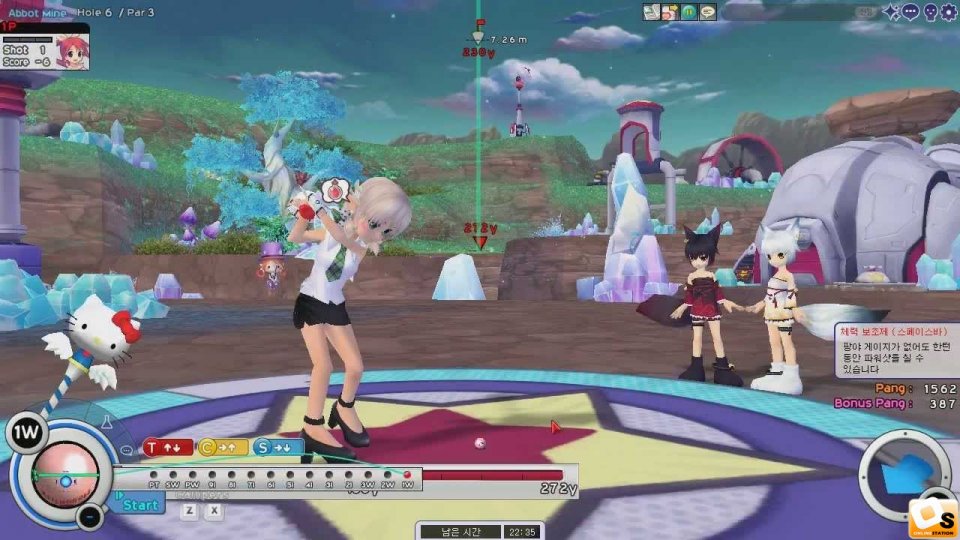Click the purple skull icon
960x540 pixels.
click(929, 12)
